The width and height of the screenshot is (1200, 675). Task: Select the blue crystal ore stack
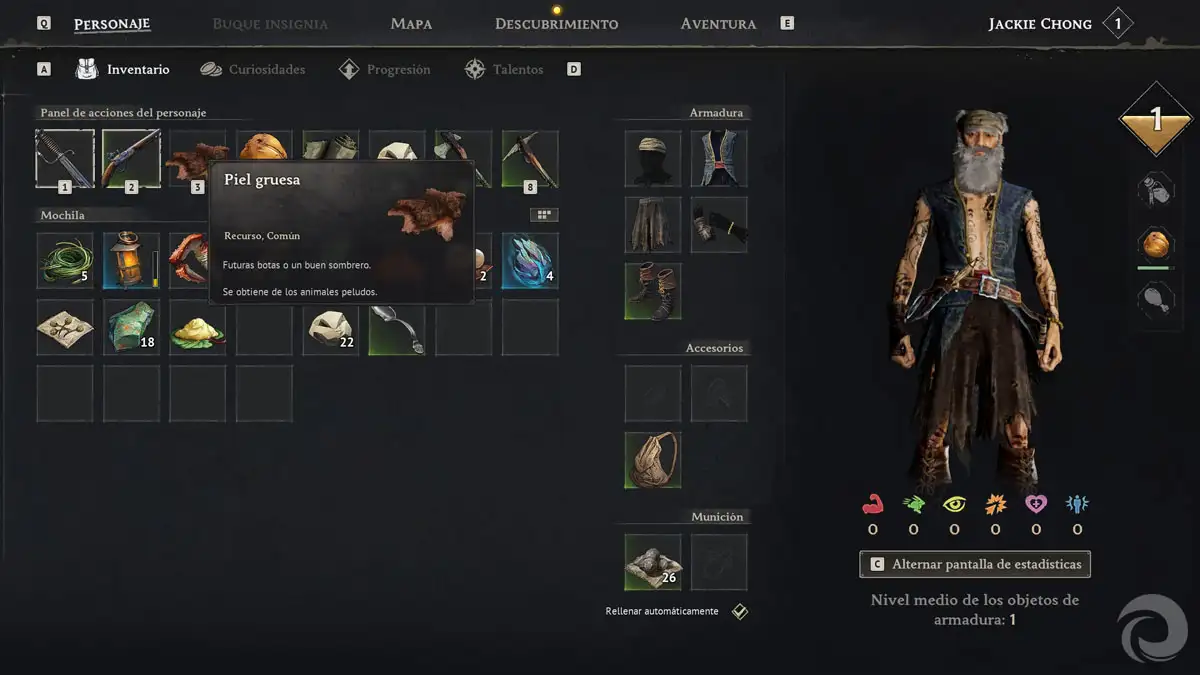point(530,261)
